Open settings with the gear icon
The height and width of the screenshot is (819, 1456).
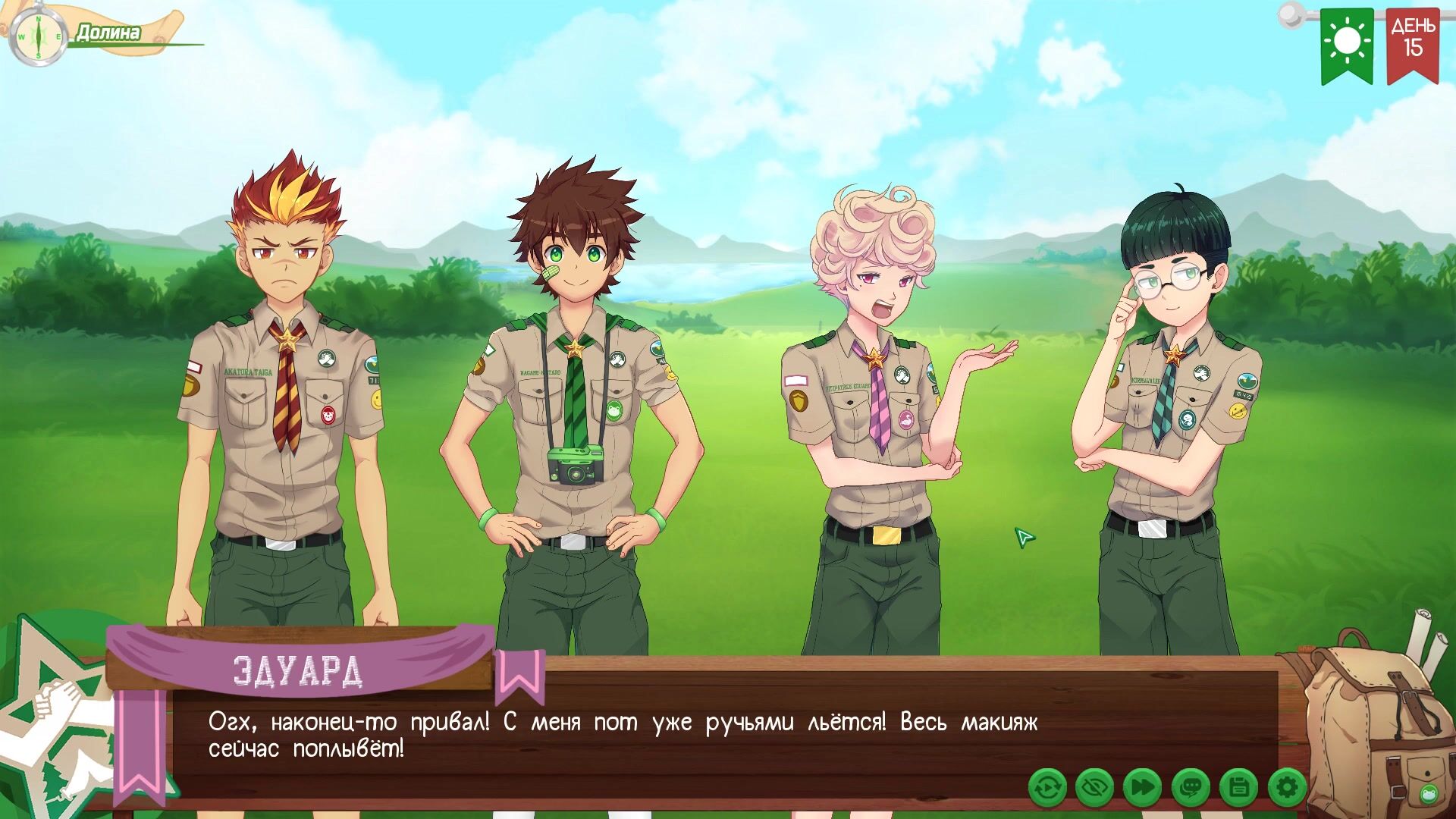[x=1286, y=789]
